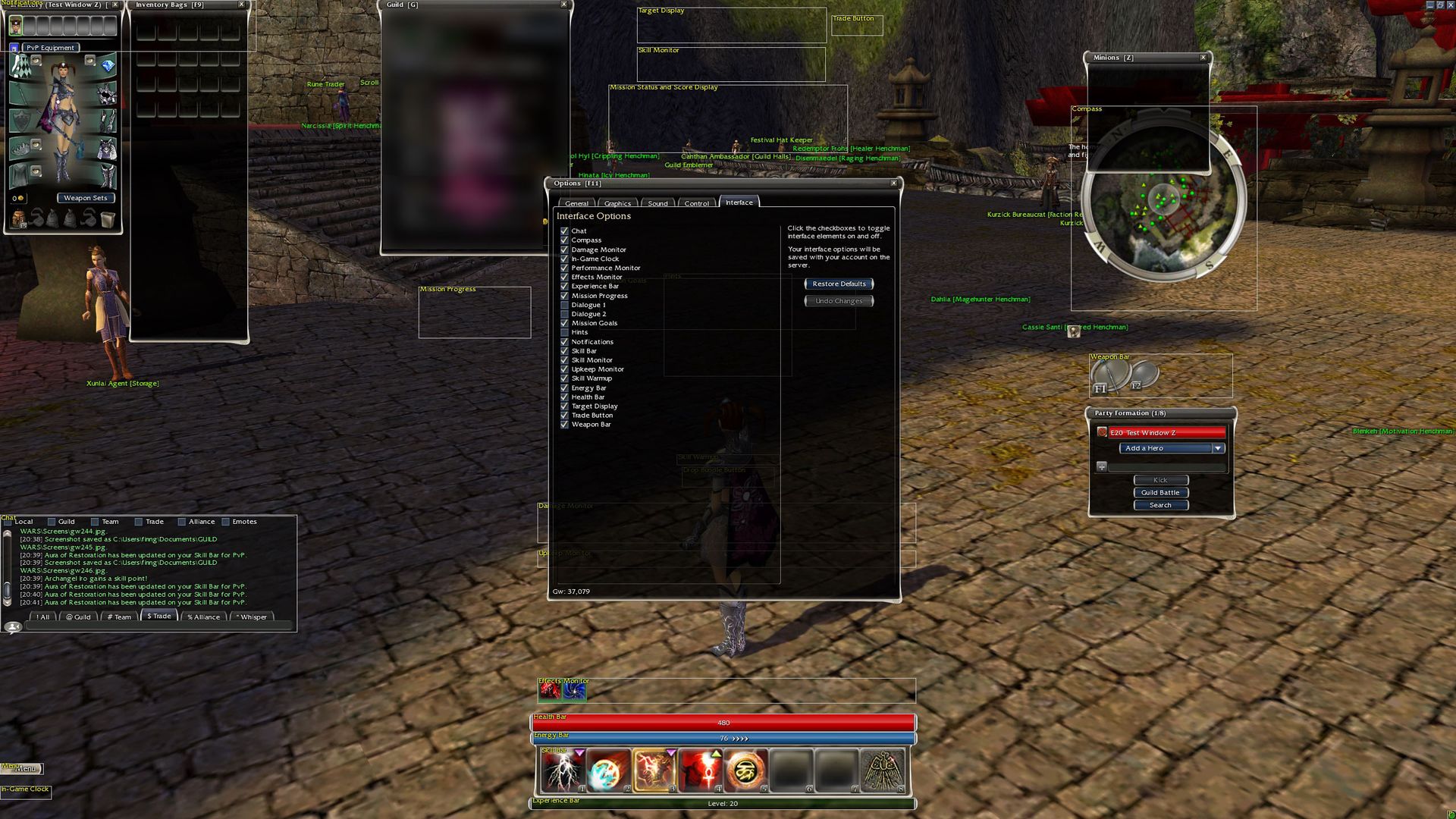Screen dimensions: 1456x819
Task: Click the Guild Battle button
Action: [x=1160, y=492]
